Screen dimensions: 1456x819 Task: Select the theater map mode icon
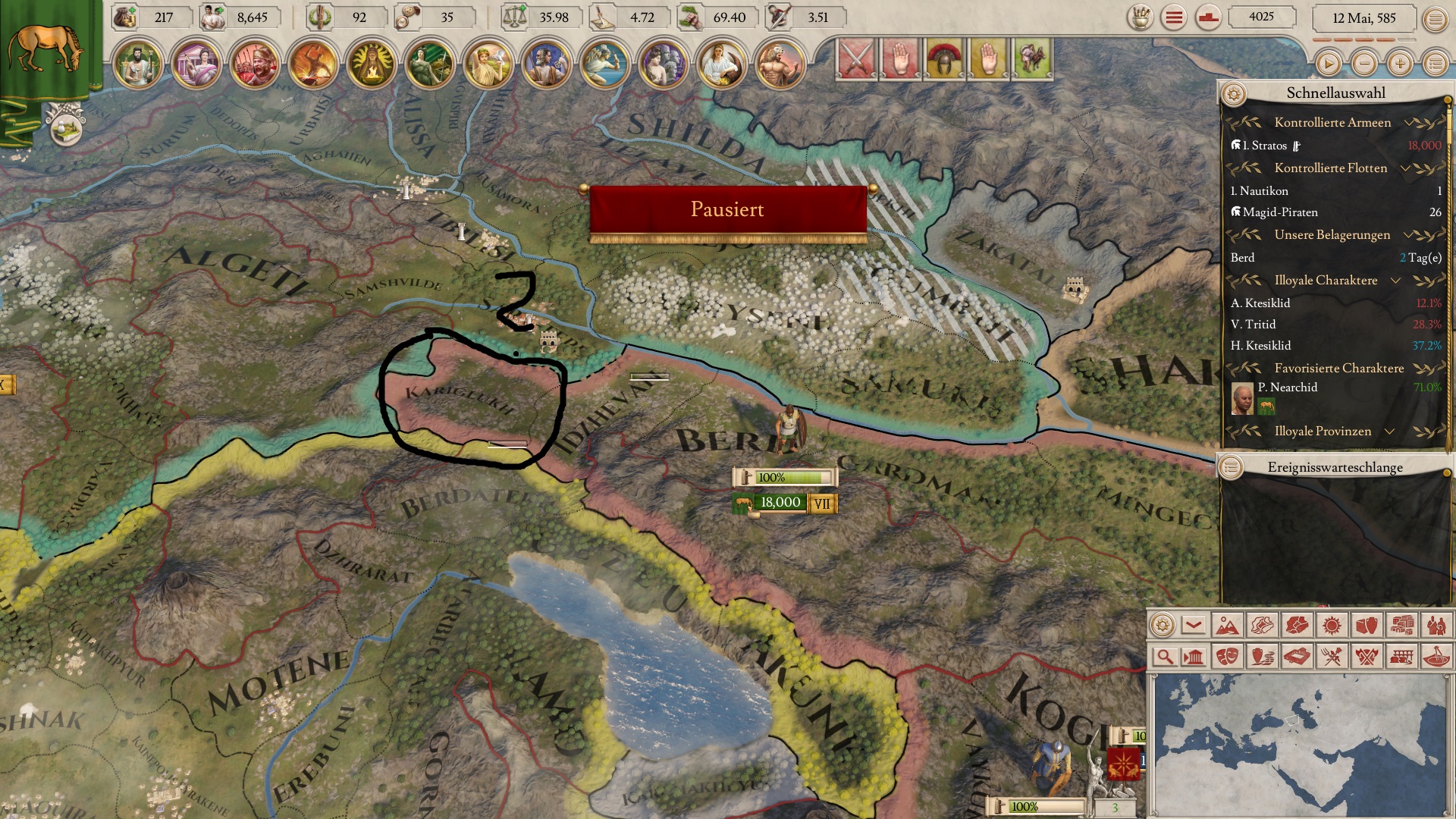(1228, 657)
